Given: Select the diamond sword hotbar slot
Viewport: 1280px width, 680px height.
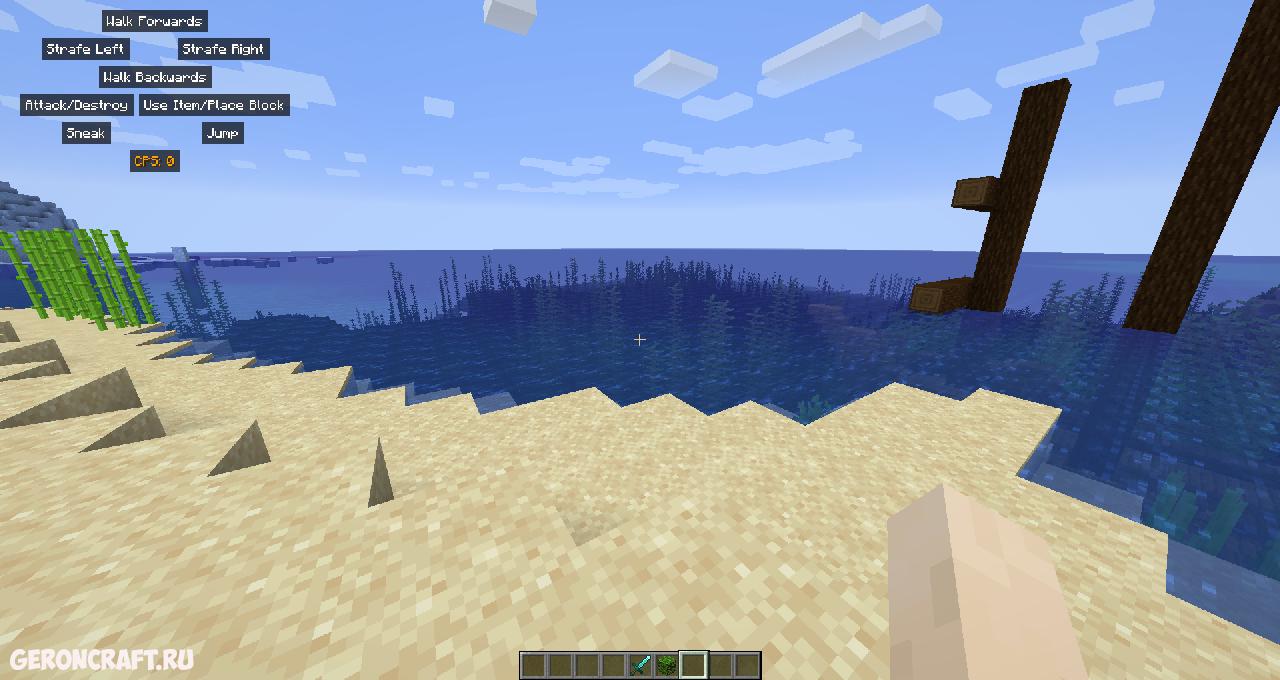Looking at the screenshot, I should pyautogui.click(x=640, y=665).
